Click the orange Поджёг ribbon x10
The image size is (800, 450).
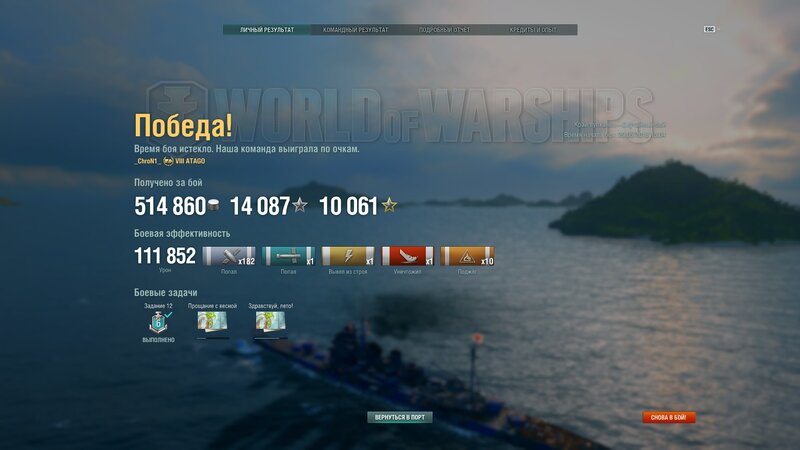(467, 257)
